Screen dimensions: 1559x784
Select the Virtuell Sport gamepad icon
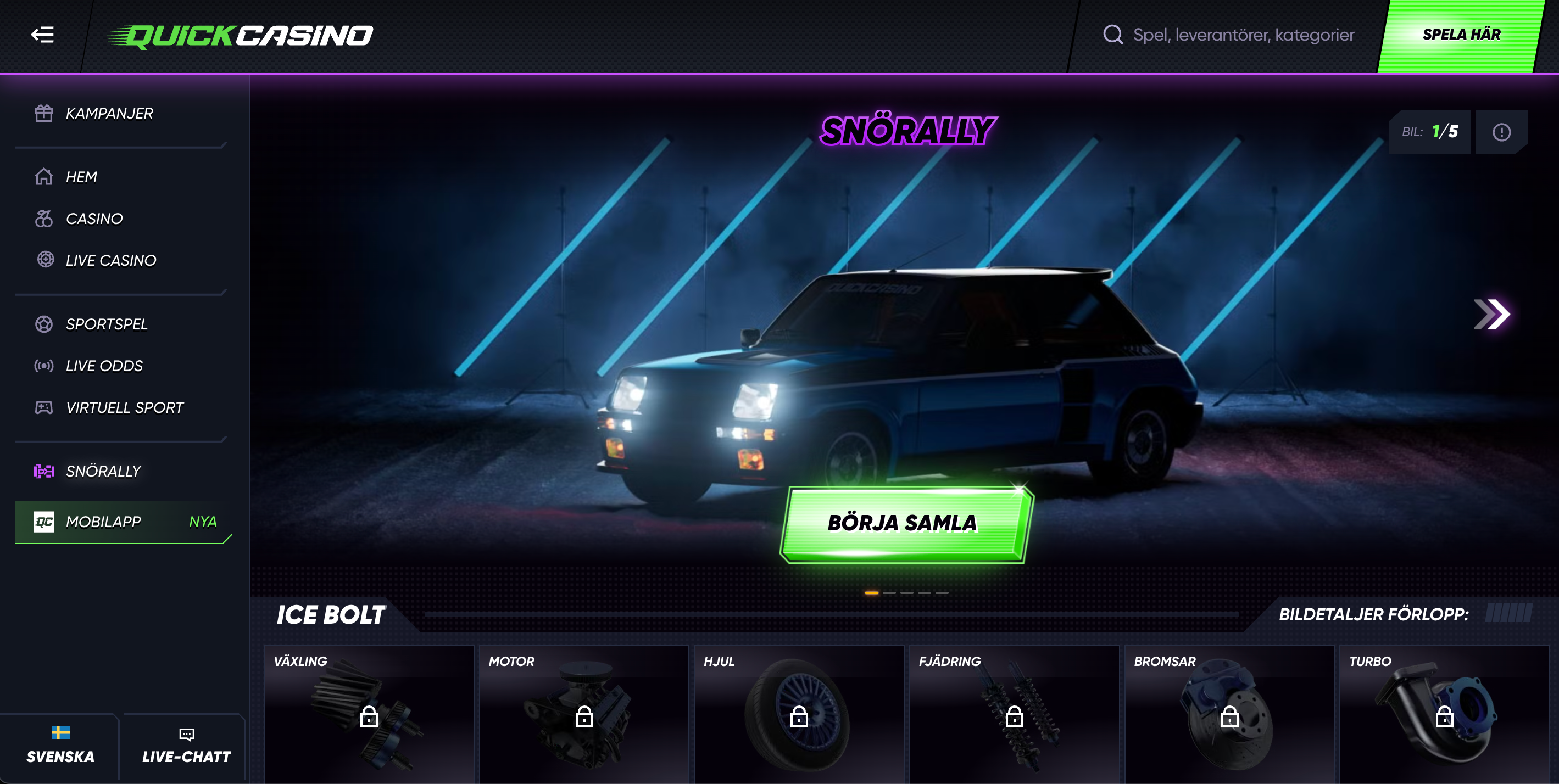[43, 407]
